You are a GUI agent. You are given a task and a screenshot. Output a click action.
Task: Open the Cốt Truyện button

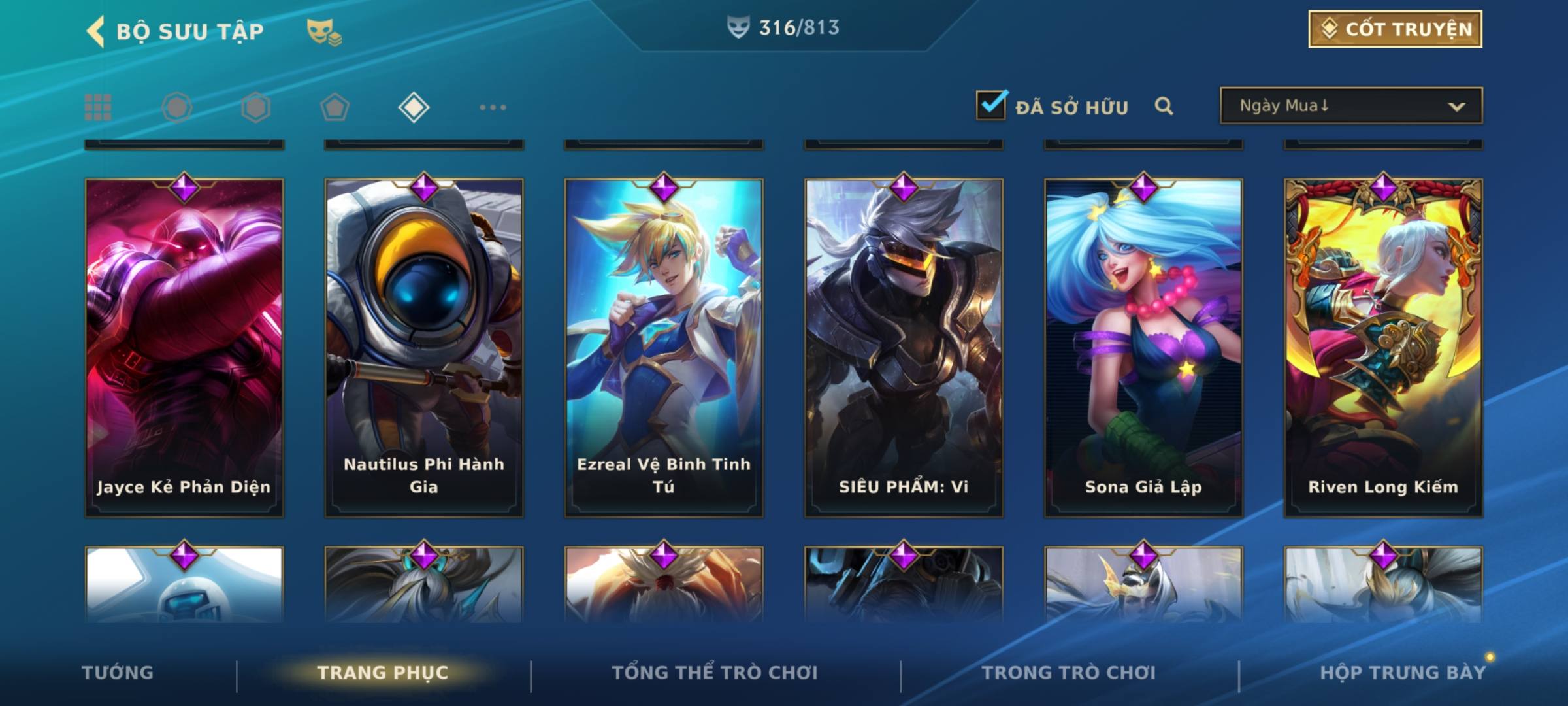pyautogui.click(x=1395, y=29)
